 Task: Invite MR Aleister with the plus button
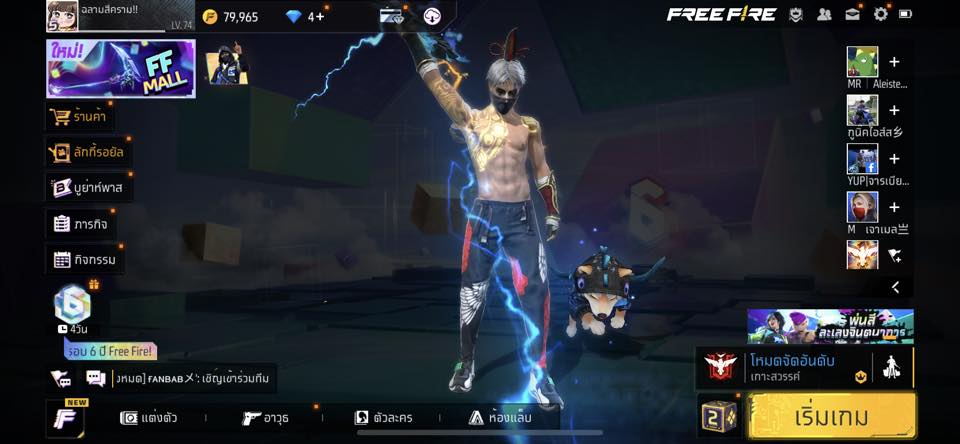pos(894,61)
